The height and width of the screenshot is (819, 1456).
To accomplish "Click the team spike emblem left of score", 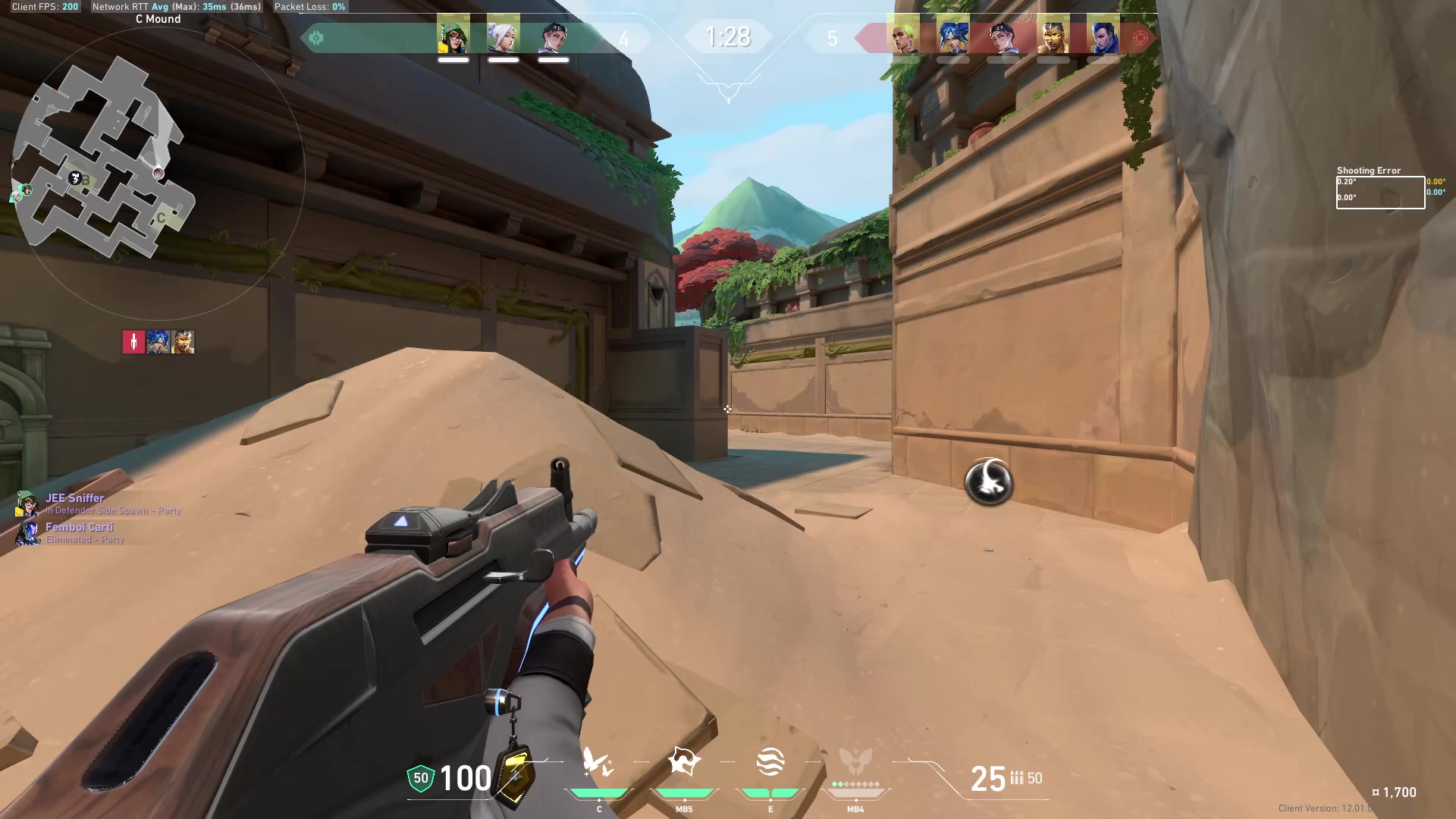I will point(318,36).
